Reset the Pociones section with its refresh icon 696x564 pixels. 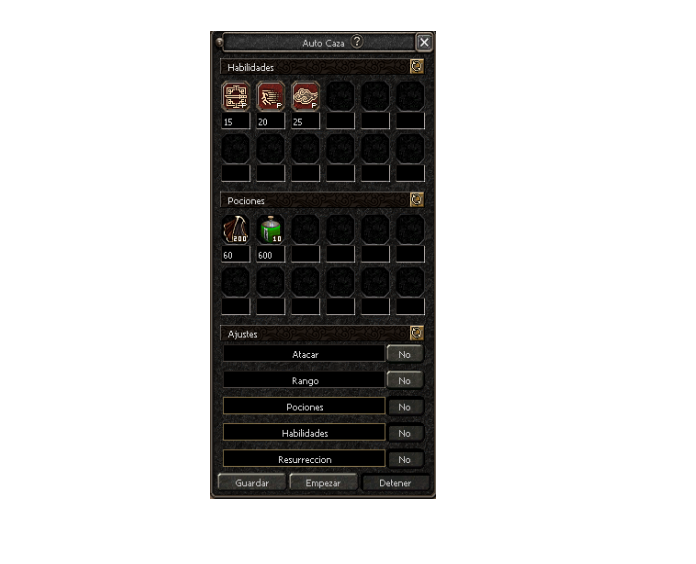(x=416, y=199)
